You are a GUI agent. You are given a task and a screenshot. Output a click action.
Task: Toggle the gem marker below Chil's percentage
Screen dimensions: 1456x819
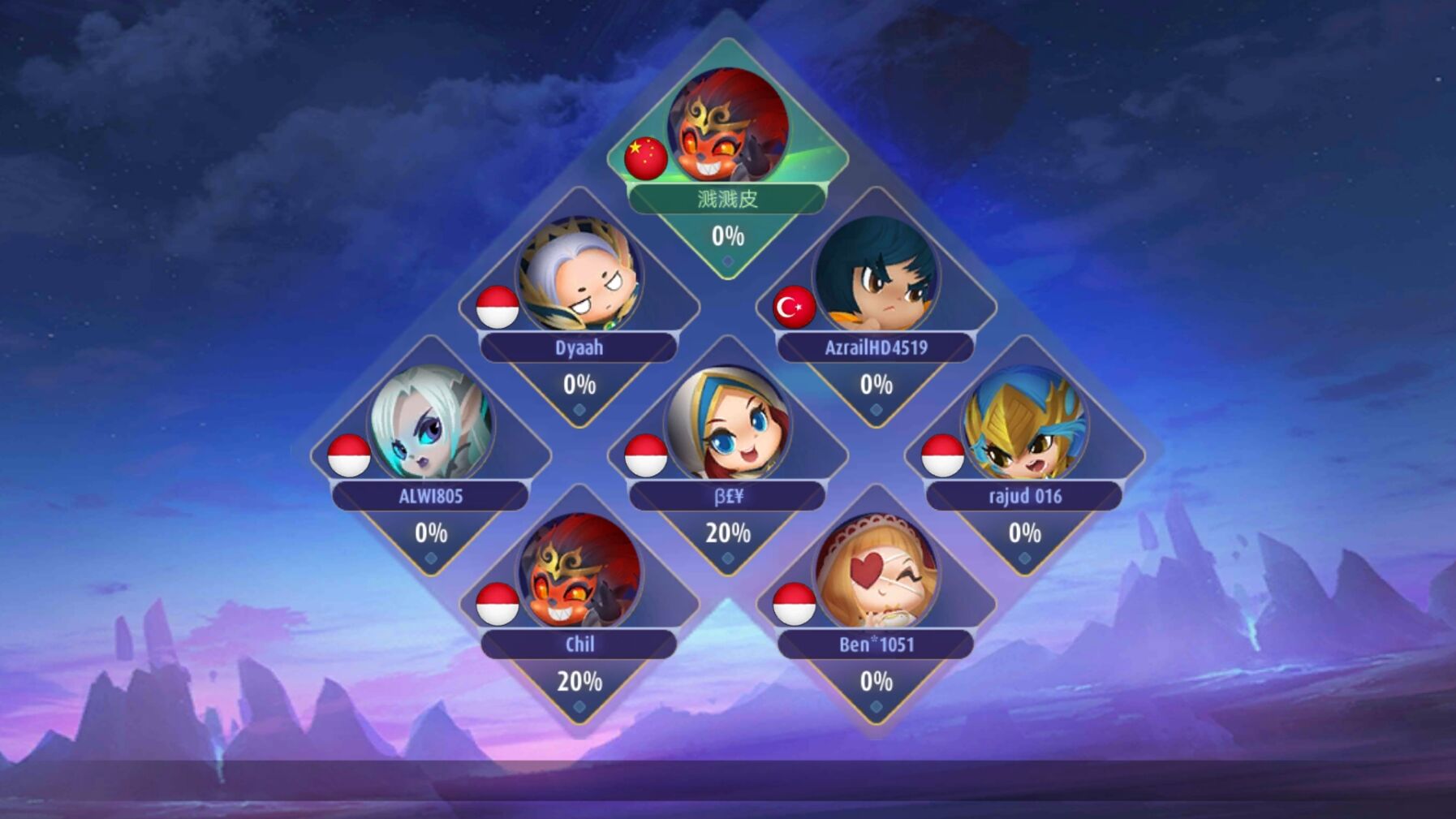point(578,705)
